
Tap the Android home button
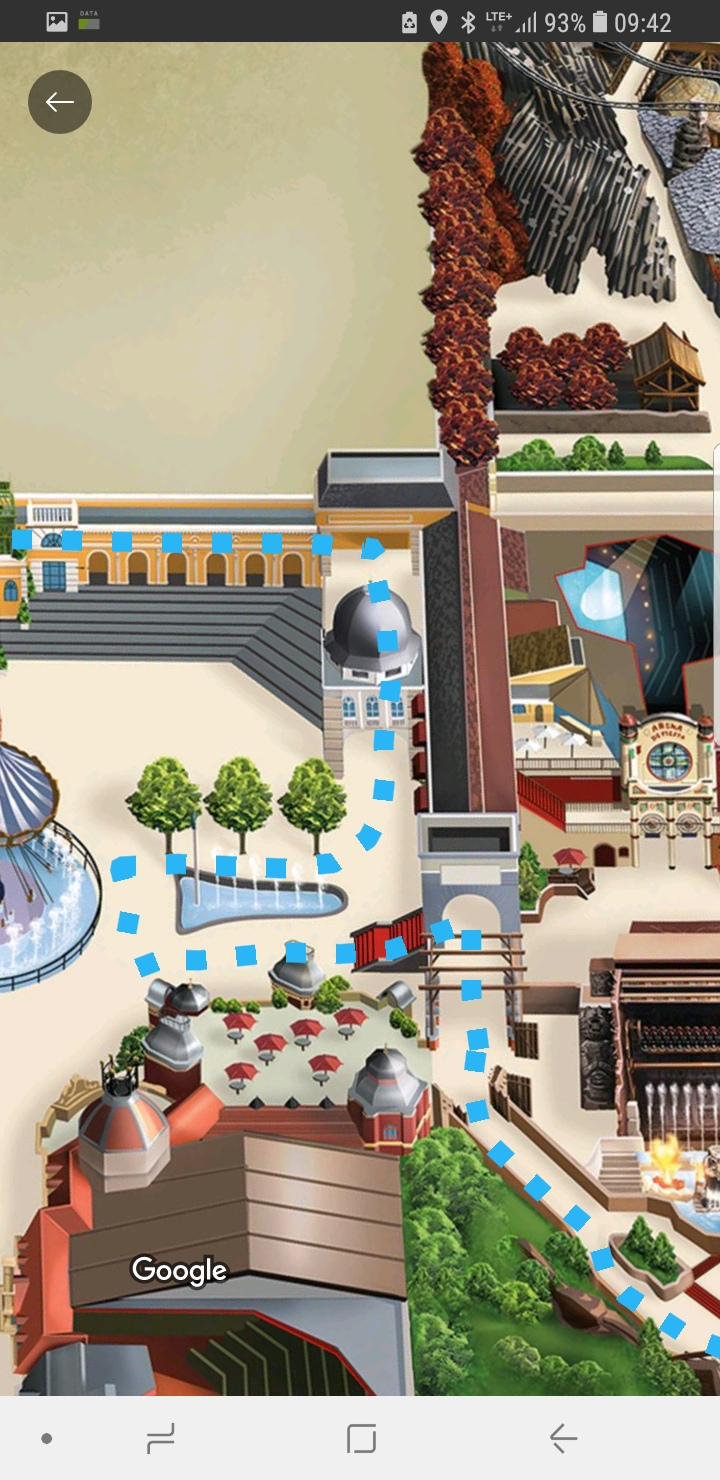coord(361,1439)
